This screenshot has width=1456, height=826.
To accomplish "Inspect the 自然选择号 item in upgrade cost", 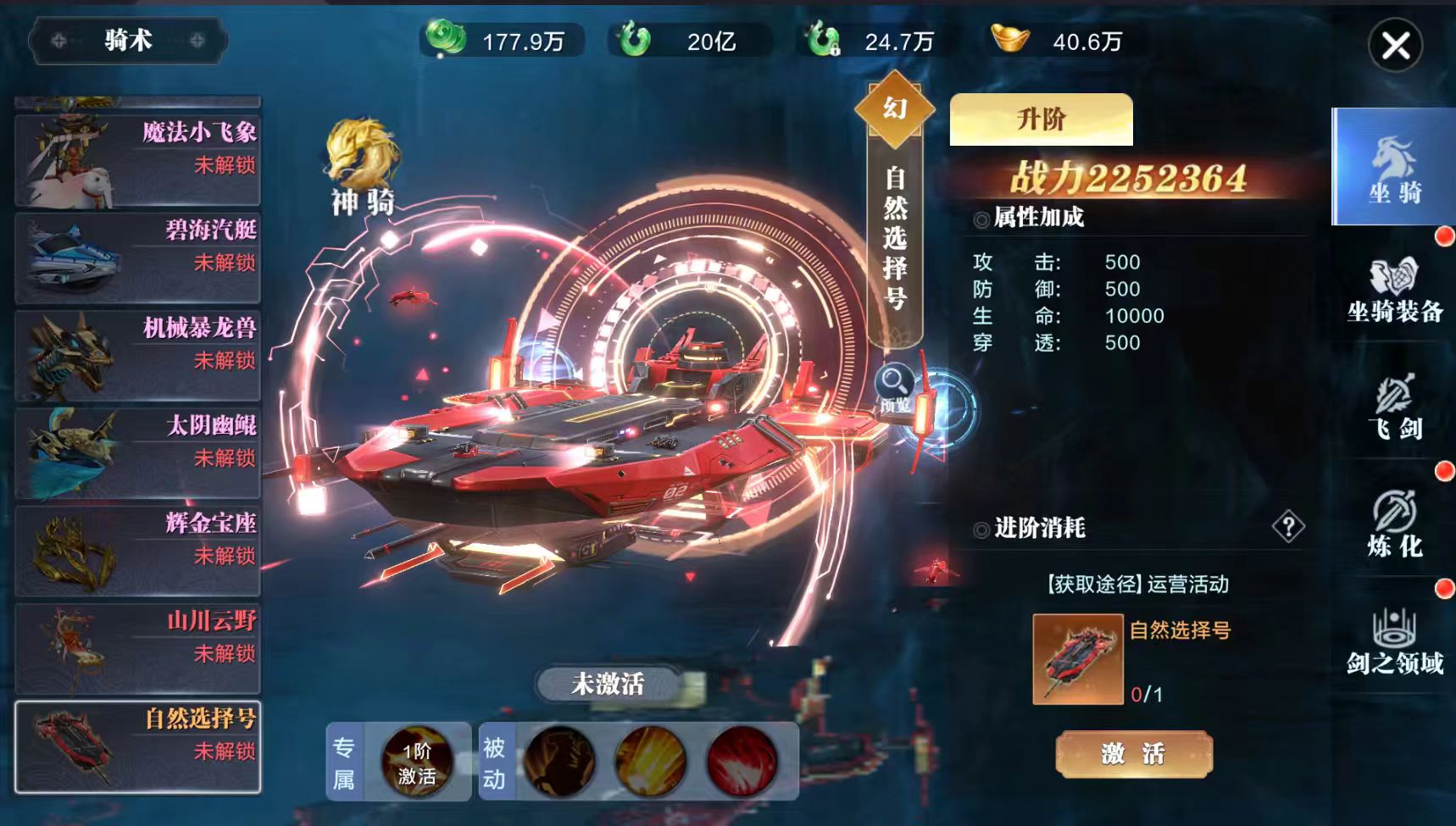I will click(1077, 659).
